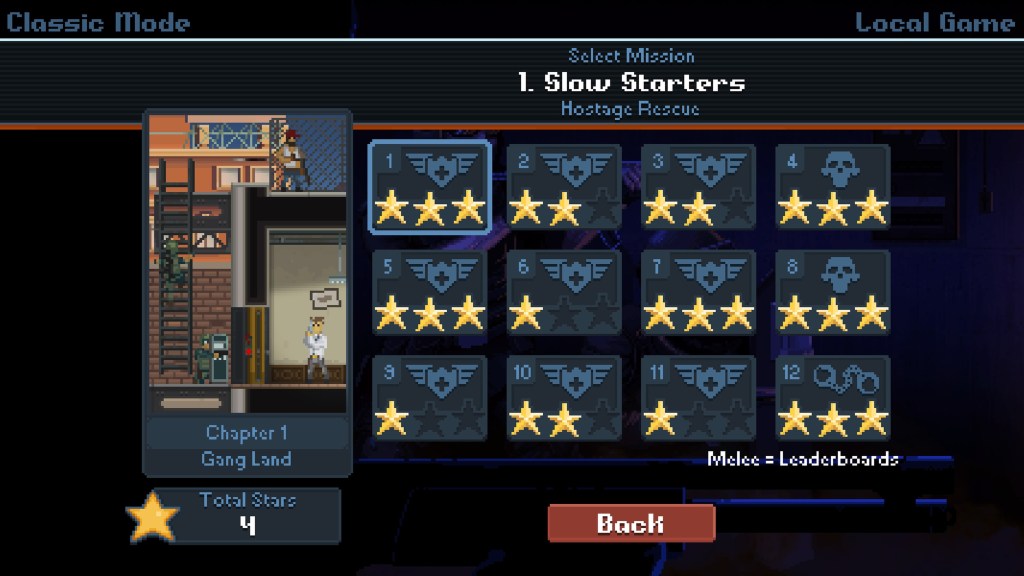Choose mission 6 tile

coord(564,292)
